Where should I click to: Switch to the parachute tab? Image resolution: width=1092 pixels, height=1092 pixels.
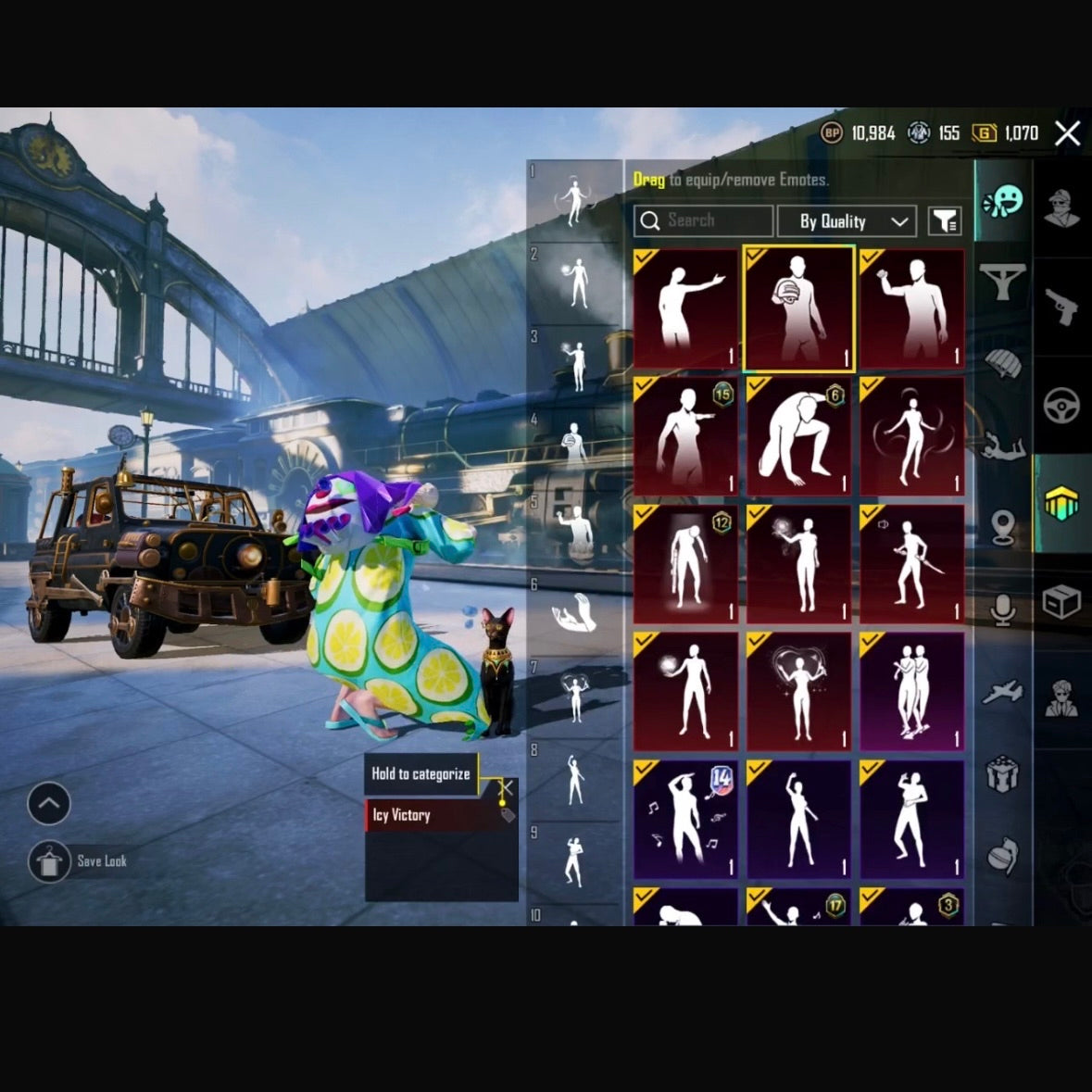point(1003,363)
